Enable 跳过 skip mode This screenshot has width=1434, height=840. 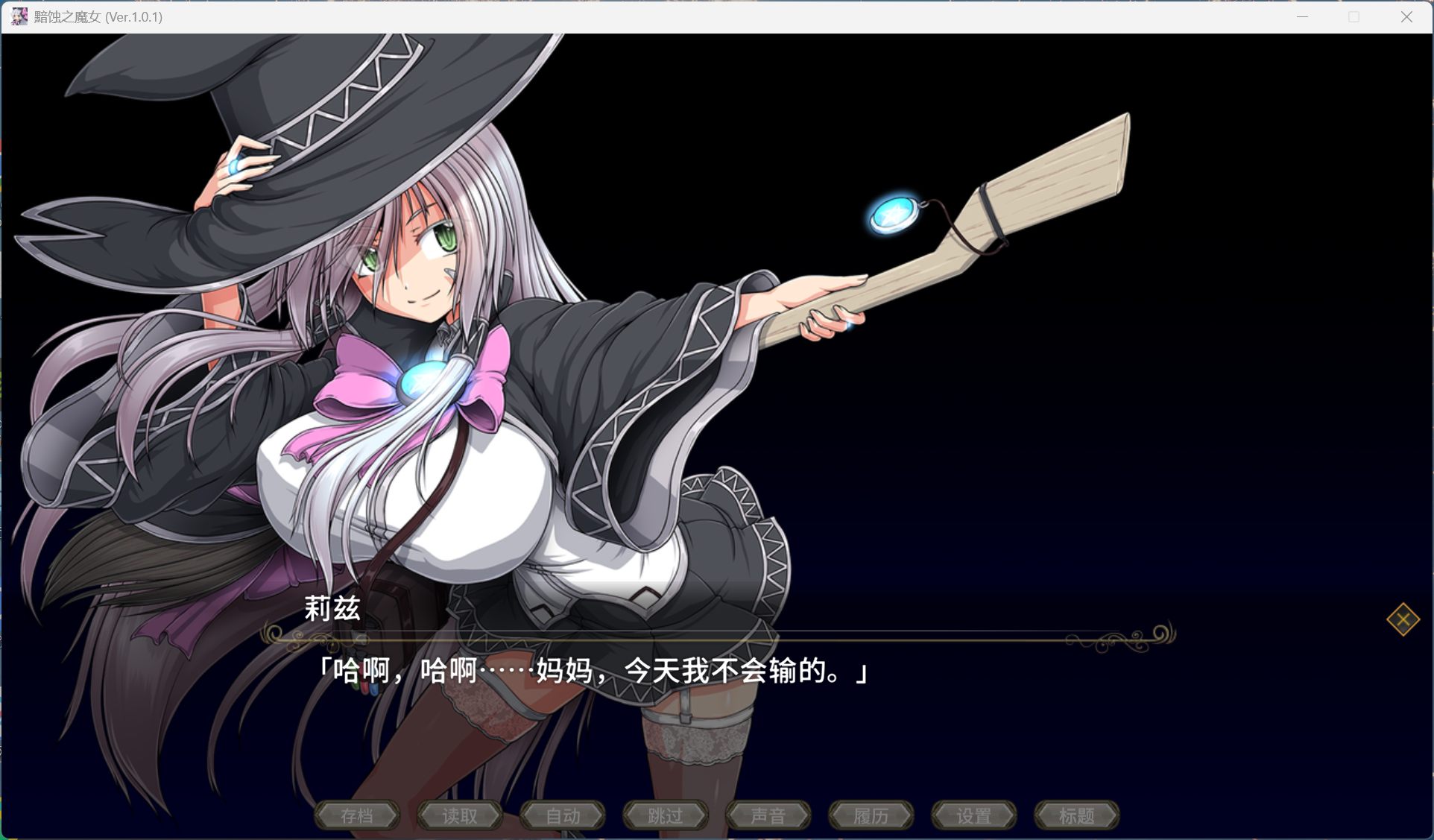pyautogui.click(x=666, y=815)
